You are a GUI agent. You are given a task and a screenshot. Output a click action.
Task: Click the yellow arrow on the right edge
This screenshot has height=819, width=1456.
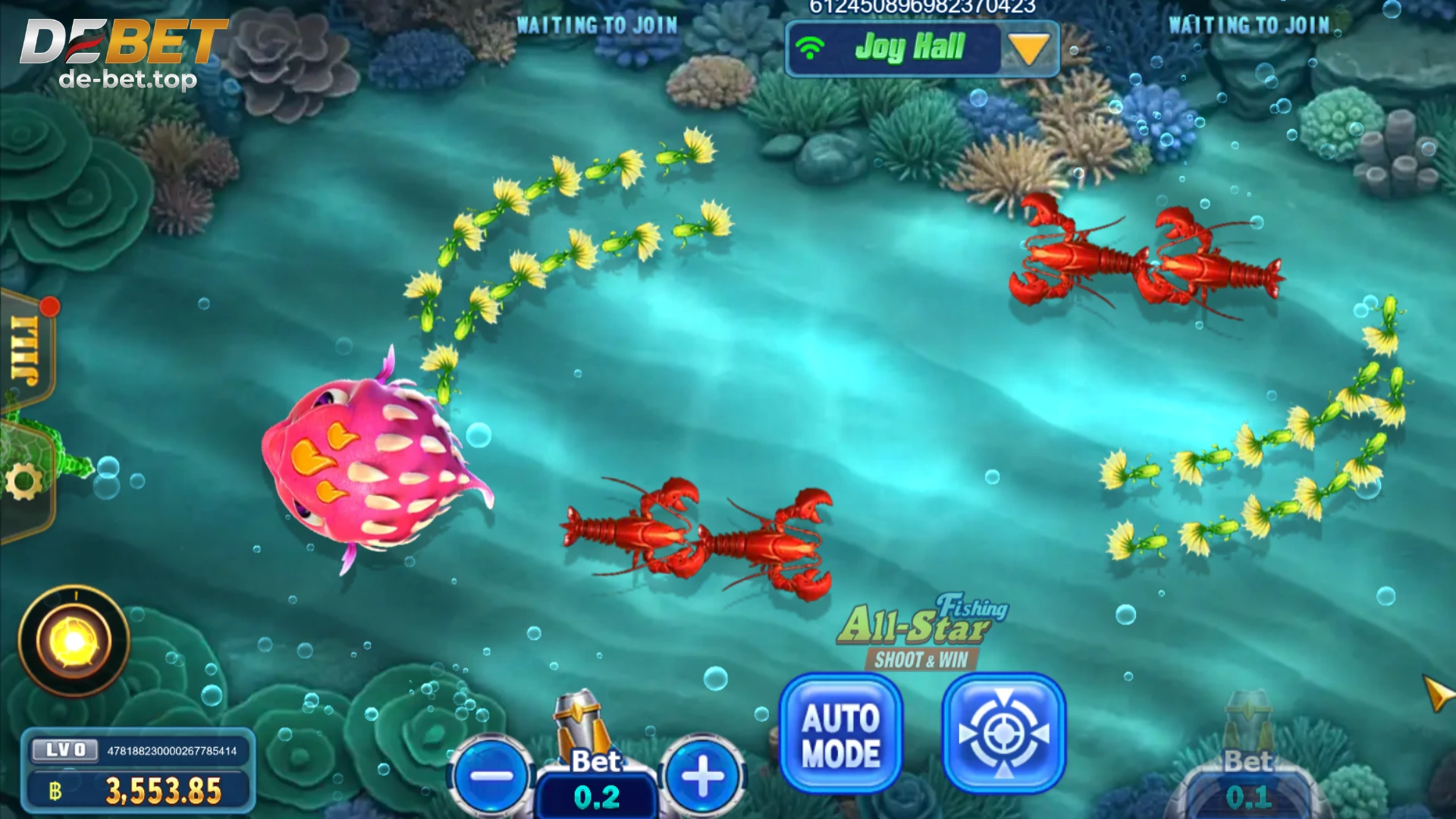[1436, 693]
